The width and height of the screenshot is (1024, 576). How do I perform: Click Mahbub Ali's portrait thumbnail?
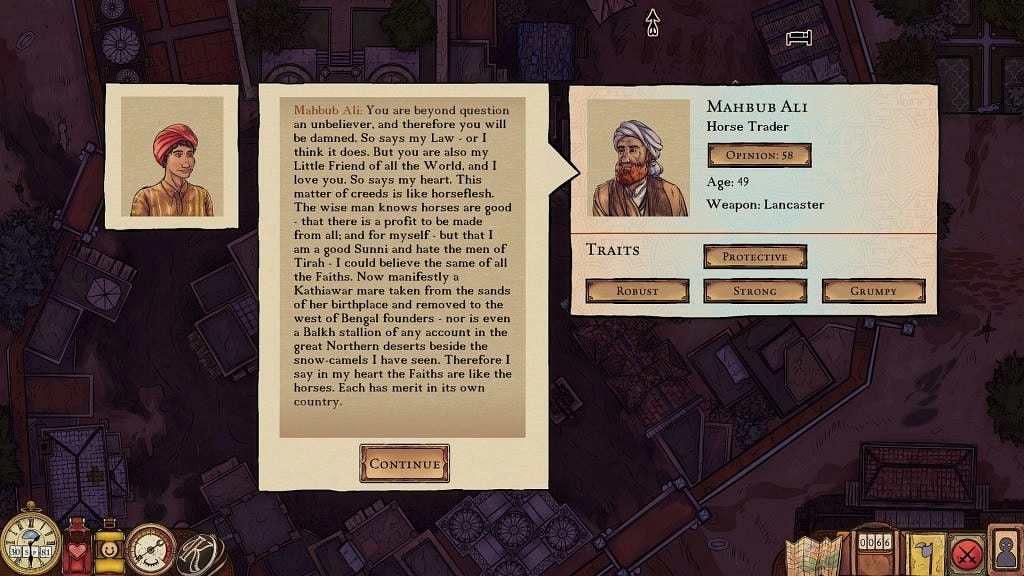(x=640, y=158)
